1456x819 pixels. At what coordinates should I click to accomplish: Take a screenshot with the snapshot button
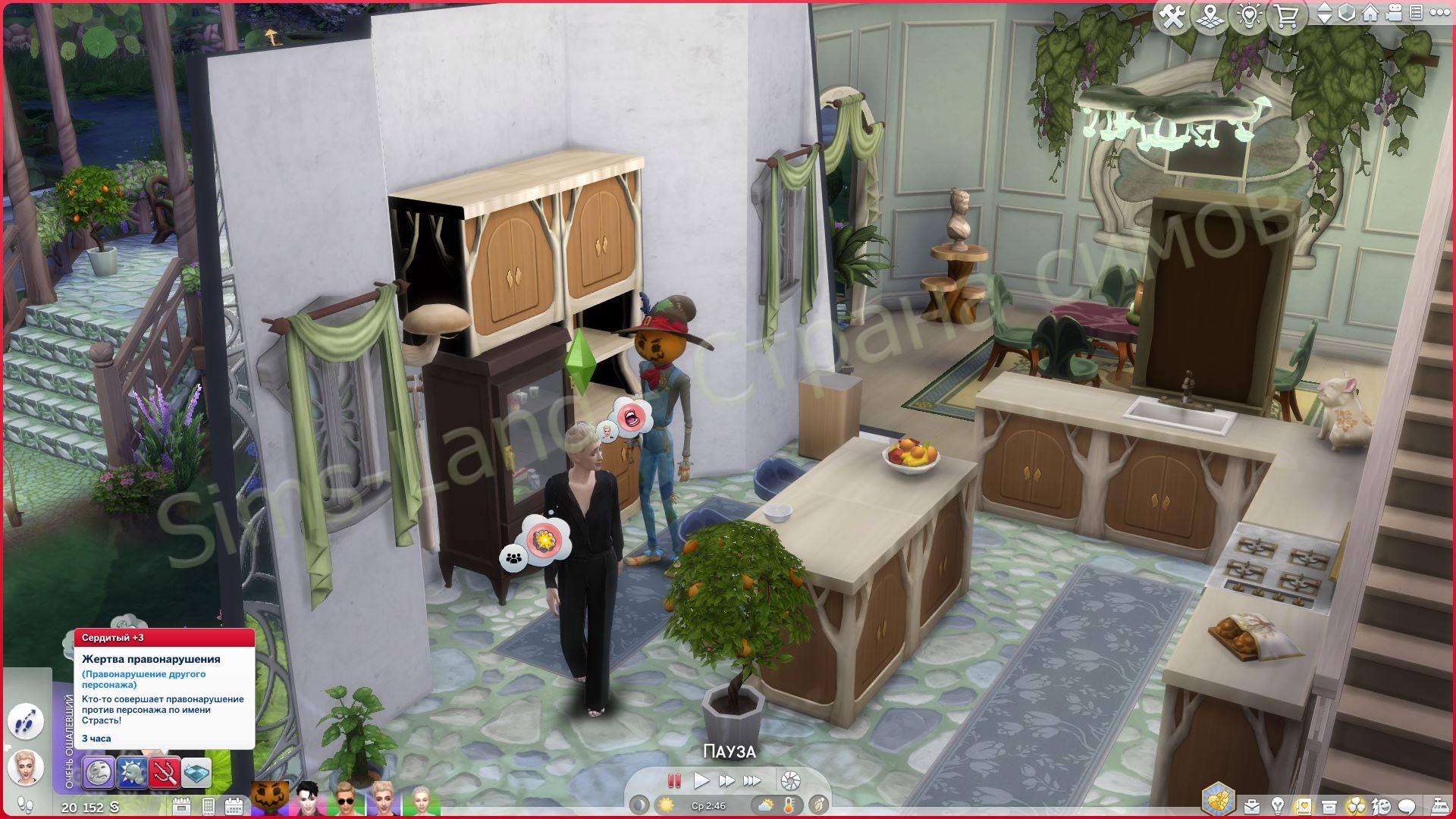[x=791, y=780]
